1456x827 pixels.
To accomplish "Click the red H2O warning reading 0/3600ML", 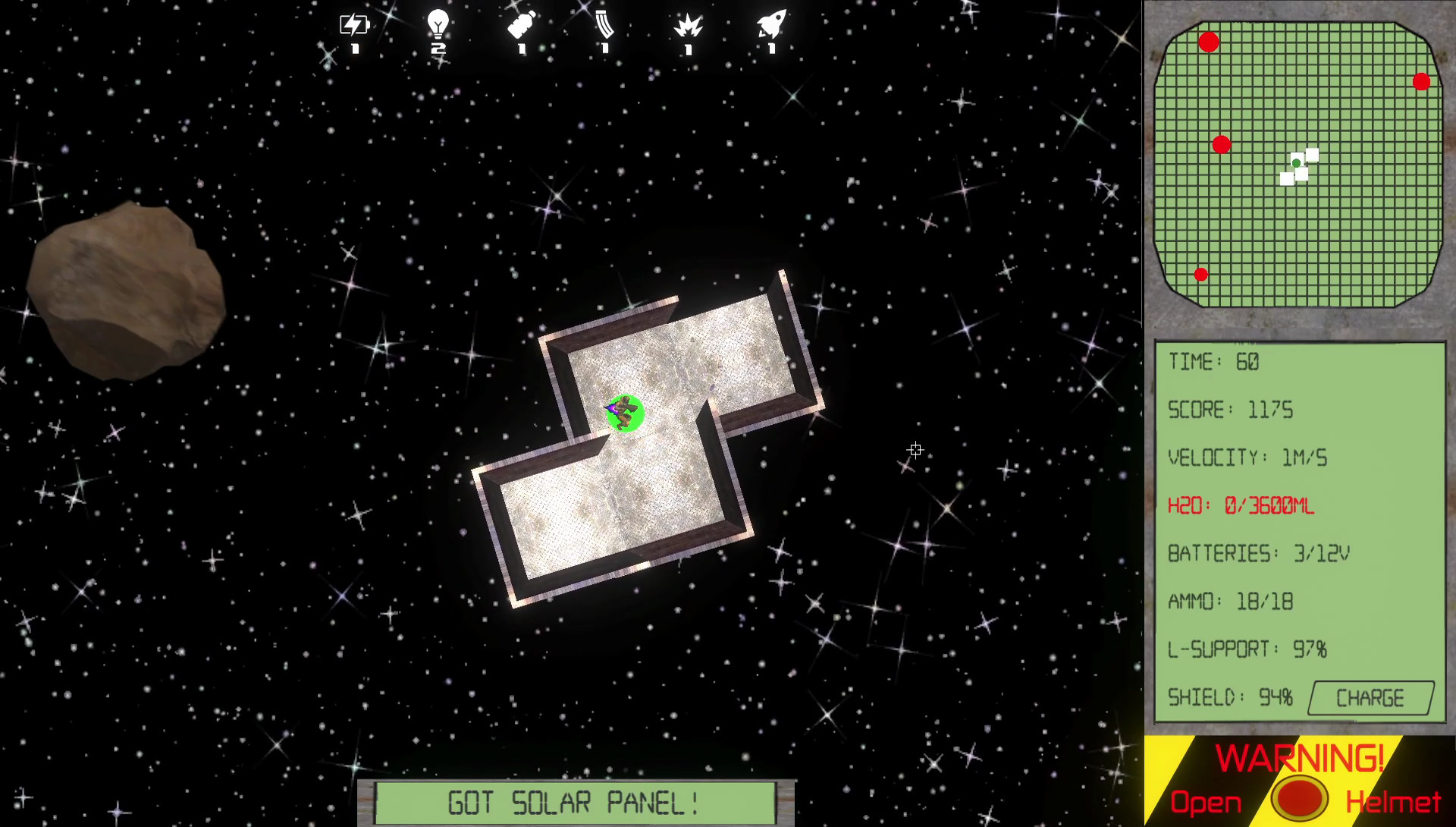I will [x=1241, y=506].
